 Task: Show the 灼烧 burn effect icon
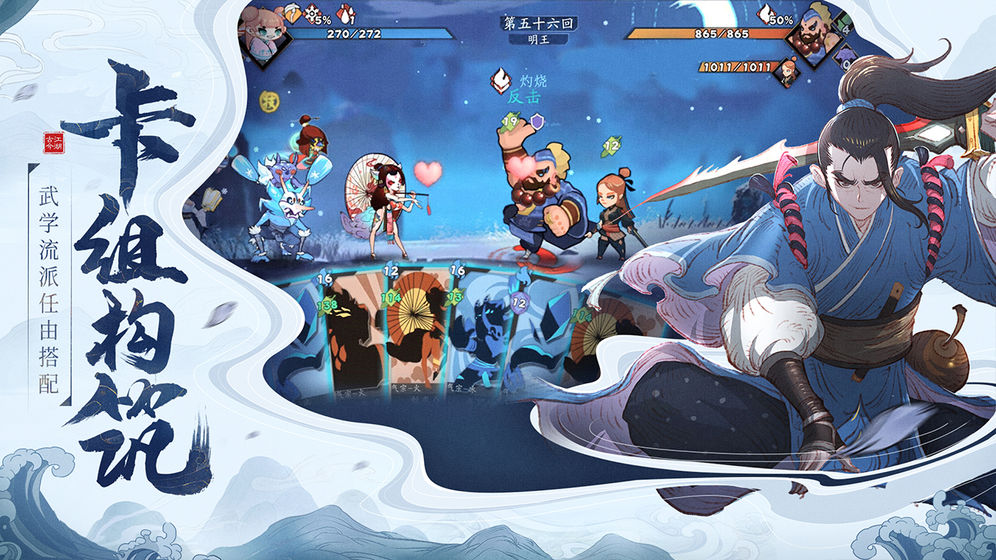pos(502,79)
